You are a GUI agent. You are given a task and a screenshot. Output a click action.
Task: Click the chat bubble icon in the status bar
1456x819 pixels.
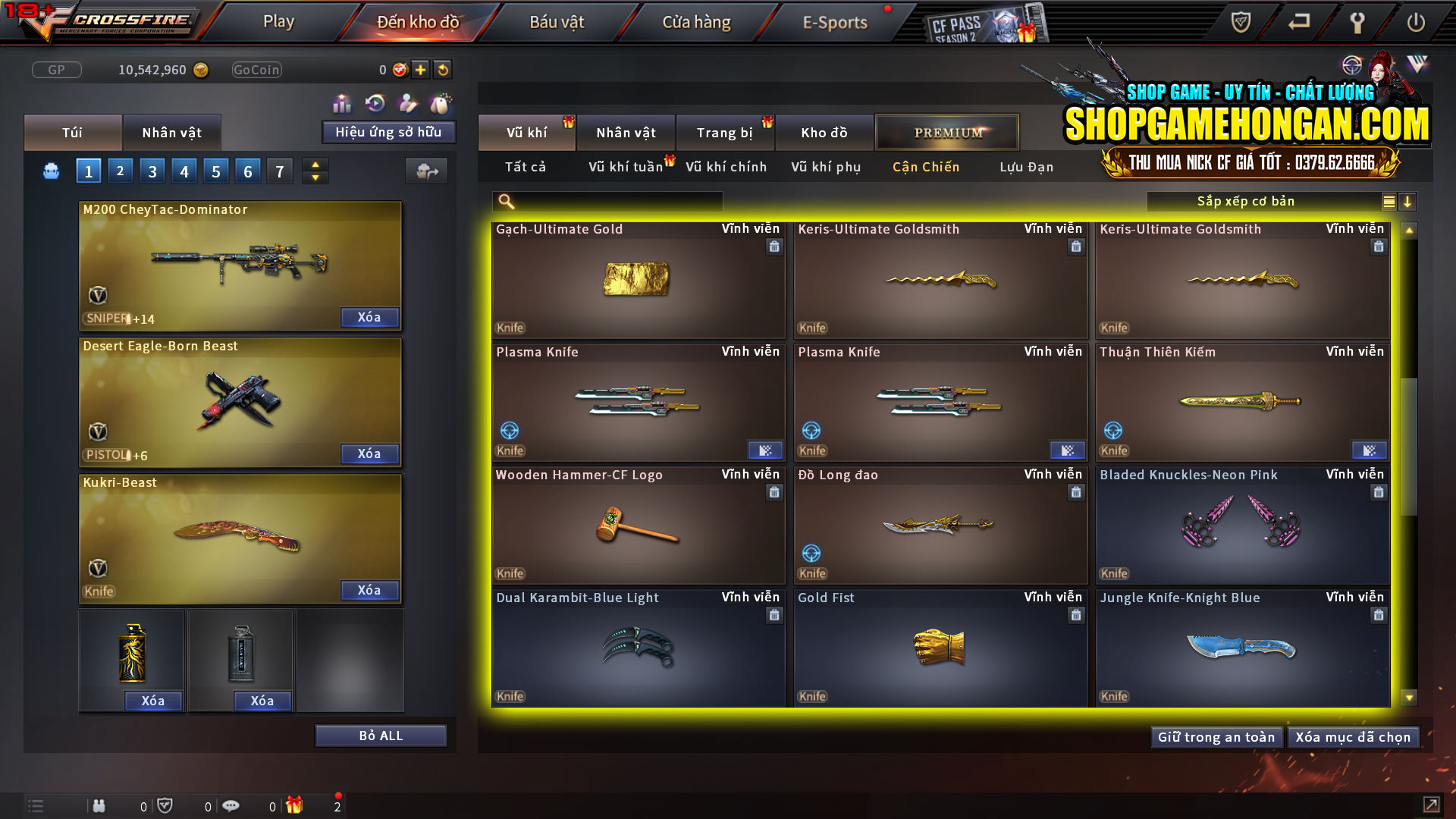231,805
